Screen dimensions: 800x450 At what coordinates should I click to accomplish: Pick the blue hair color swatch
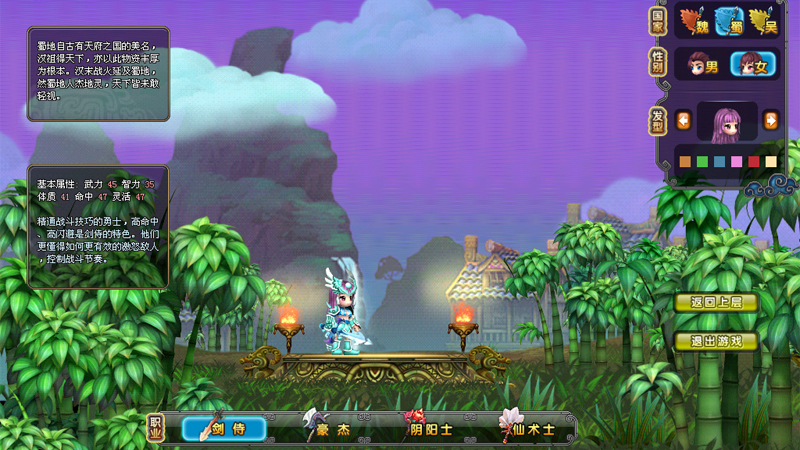[719, 161]
